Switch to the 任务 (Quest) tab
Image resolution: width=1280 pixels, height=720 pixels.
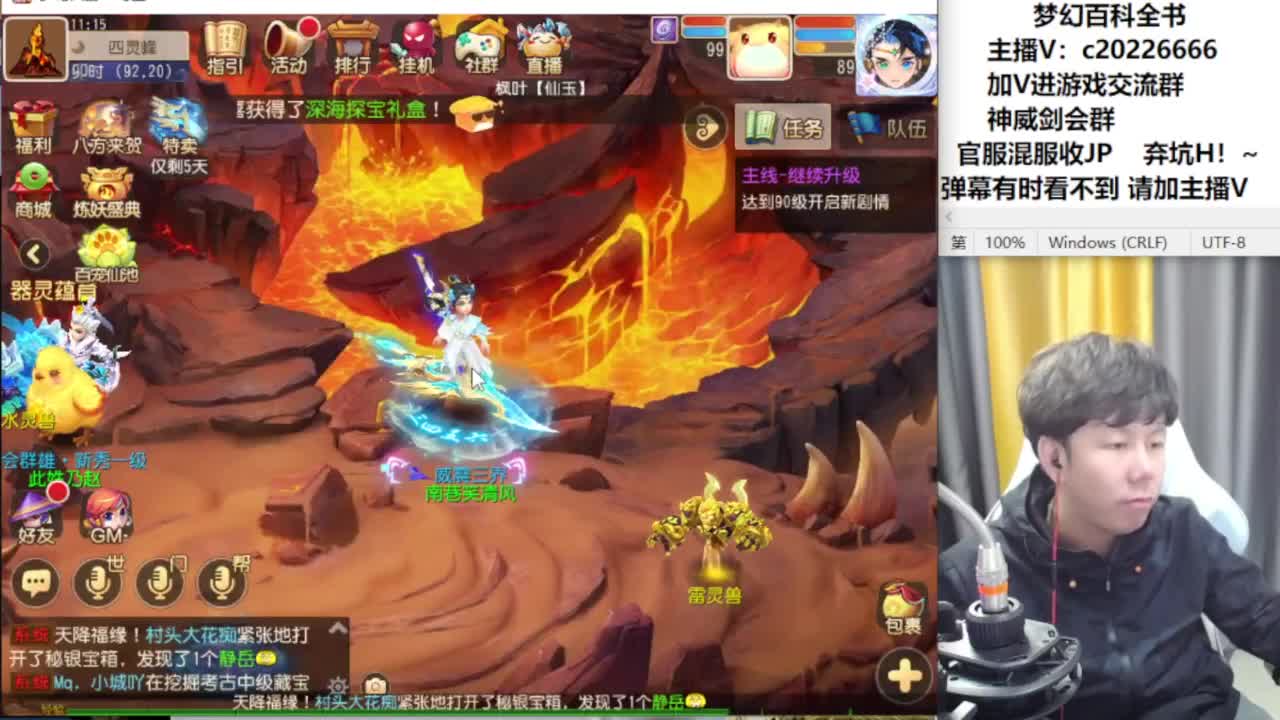[783, 128]
